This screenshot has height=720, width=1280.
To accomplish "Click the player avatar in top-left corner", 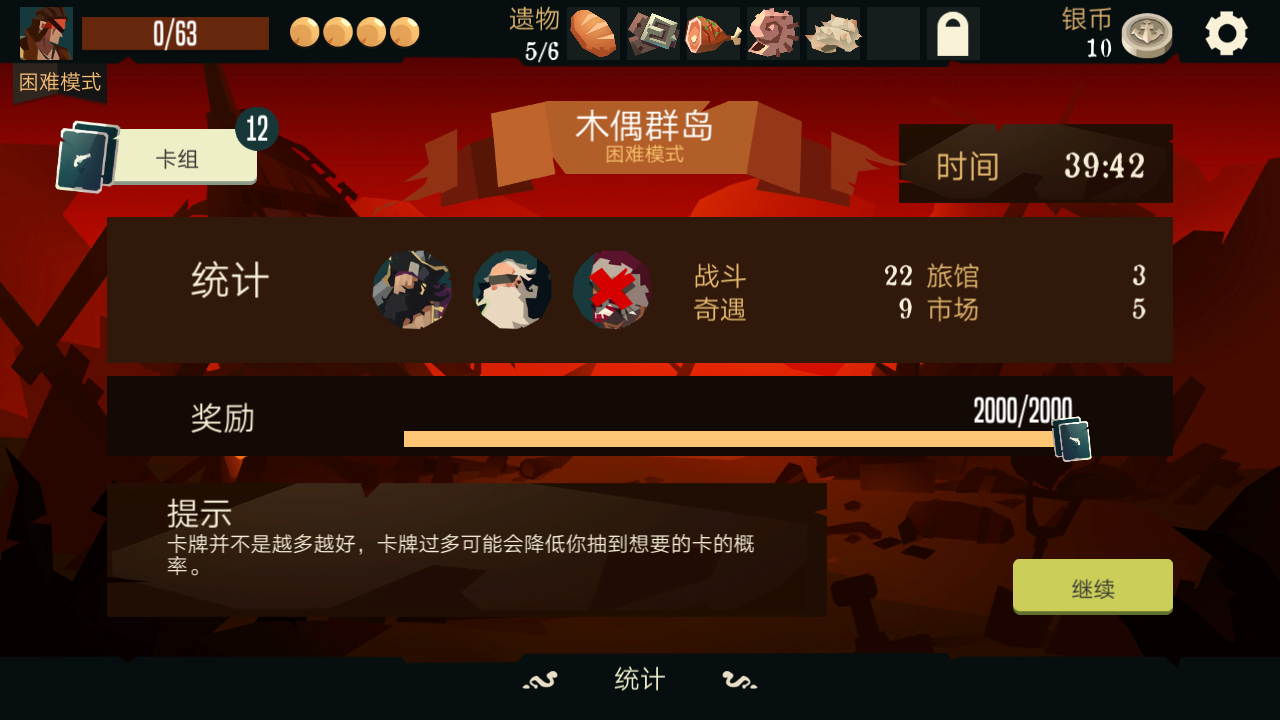I will tap(45, 33).
